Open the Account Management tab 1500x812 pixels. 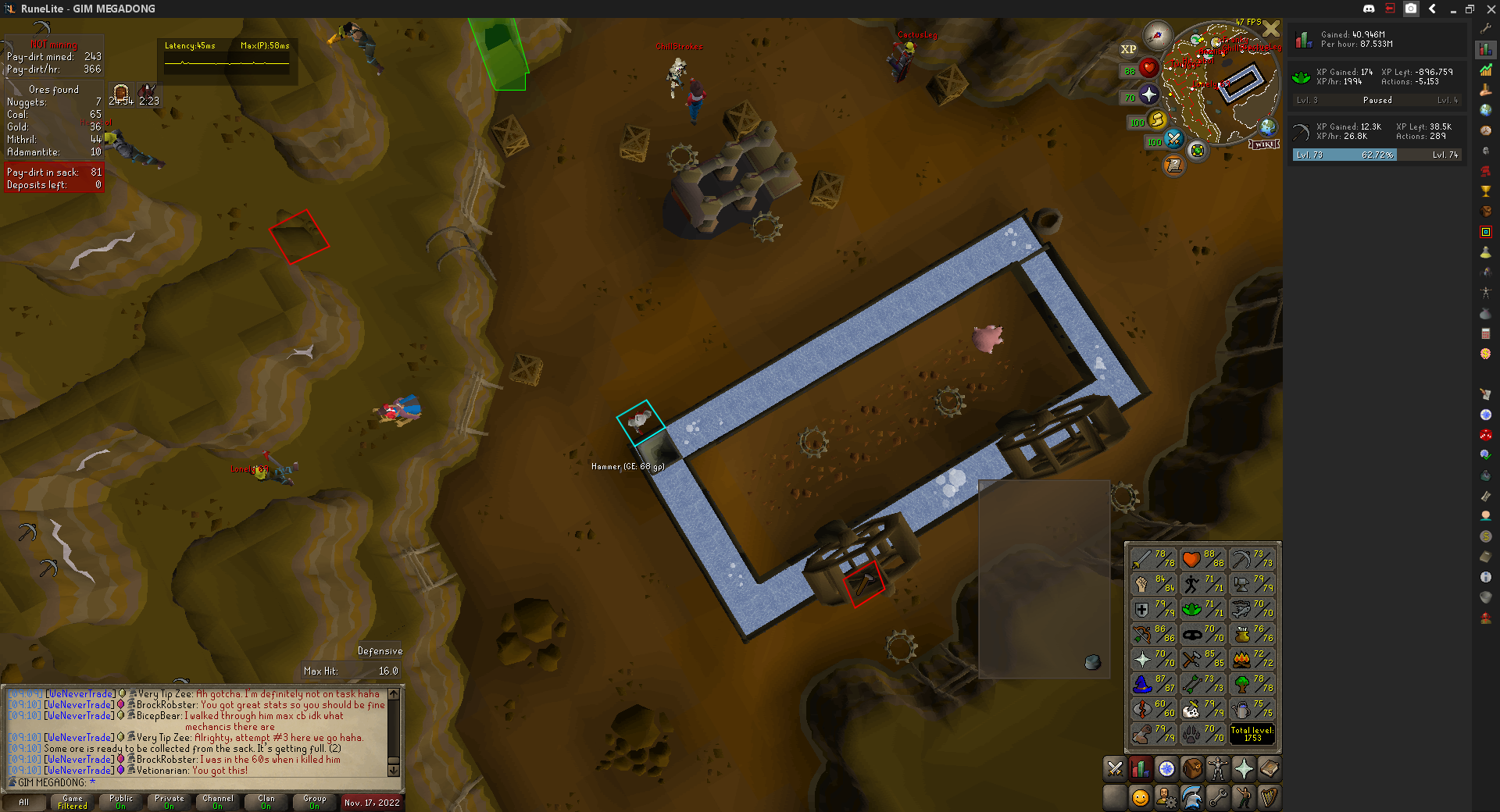[1166, 796]
